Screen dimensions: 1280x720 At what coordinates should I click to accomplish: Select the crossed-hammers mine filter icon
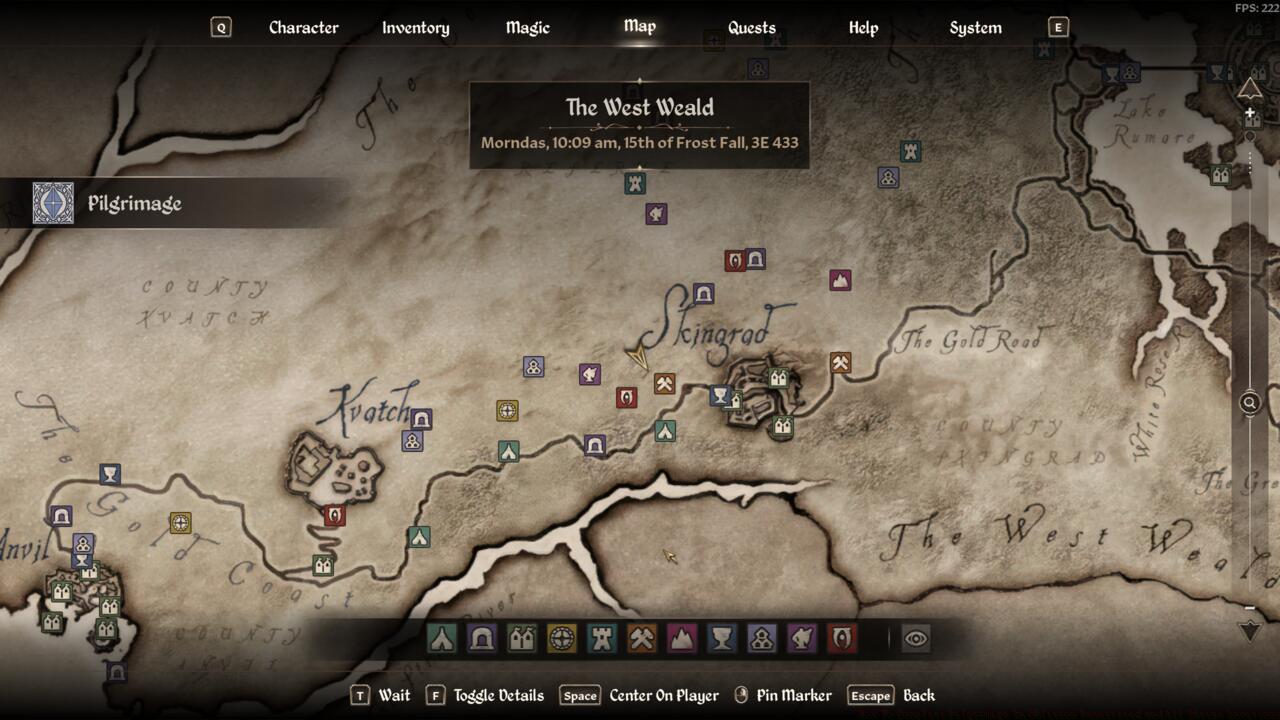[641, 637]
